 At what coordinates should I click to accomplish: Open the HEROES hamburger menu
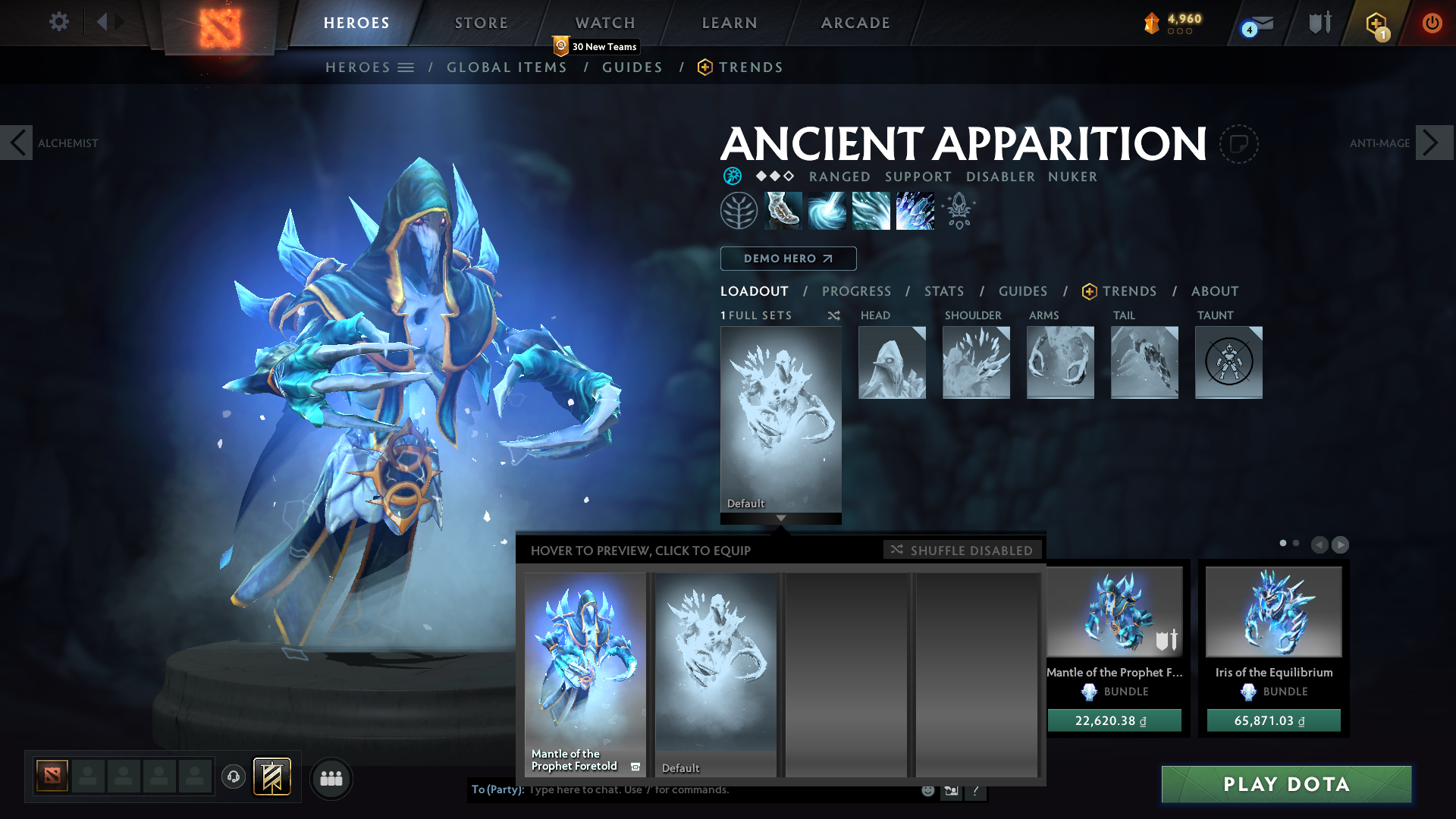[x=407, y=67]
